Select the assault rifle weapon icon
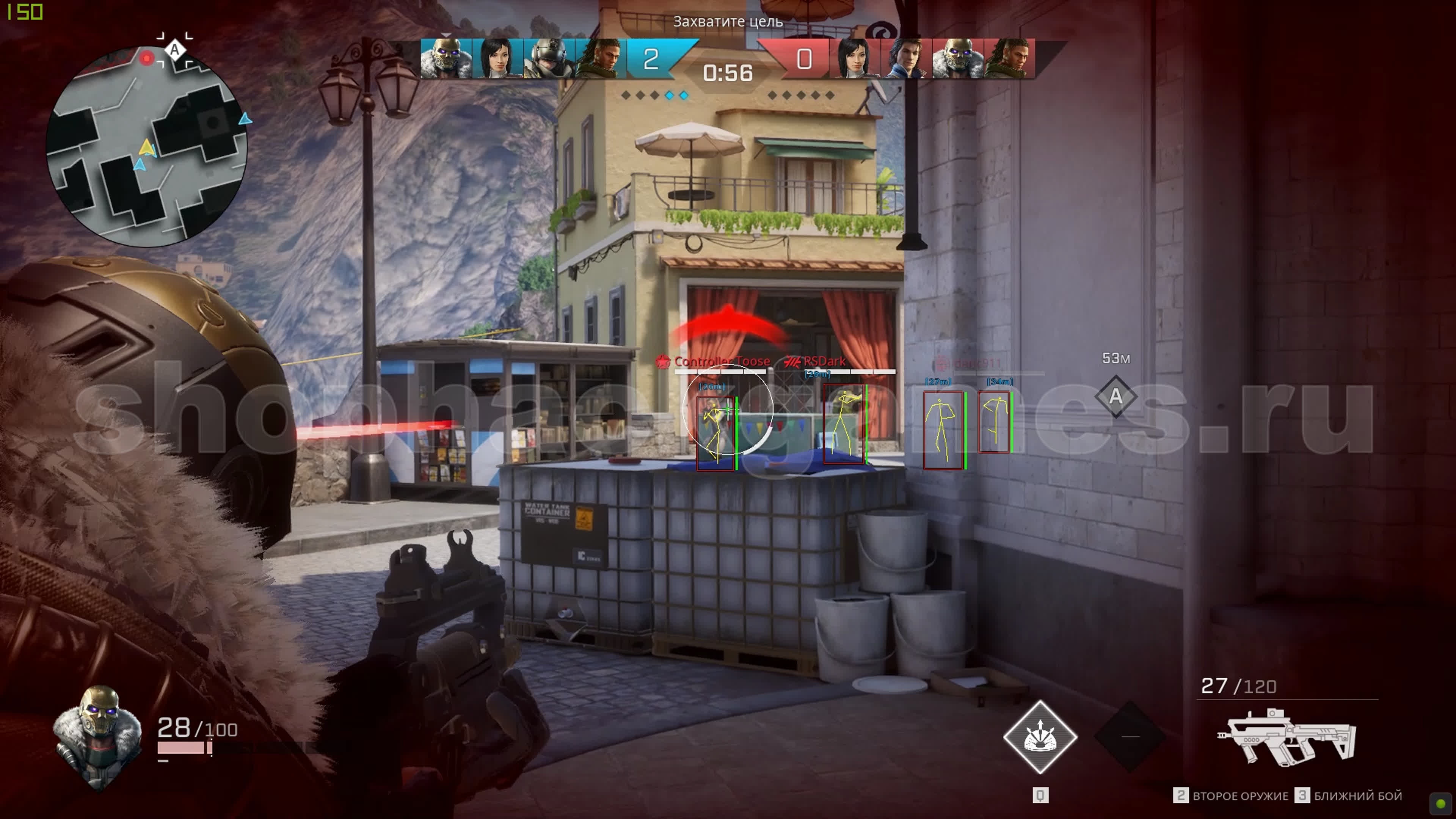 [1285, 736]
